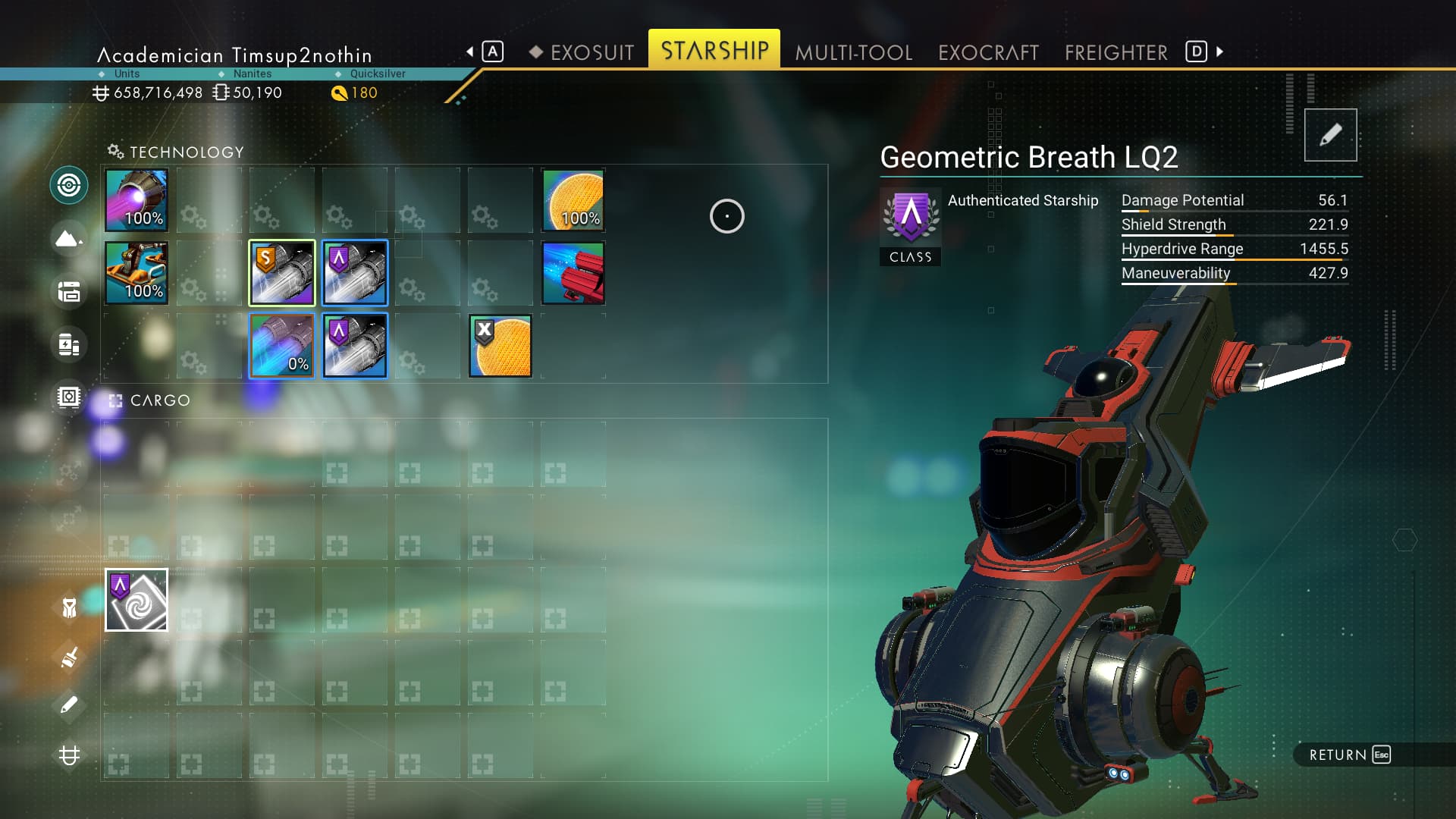Select the S-class upgrade module
The image size is (1456, 819).
click(282, 273)
